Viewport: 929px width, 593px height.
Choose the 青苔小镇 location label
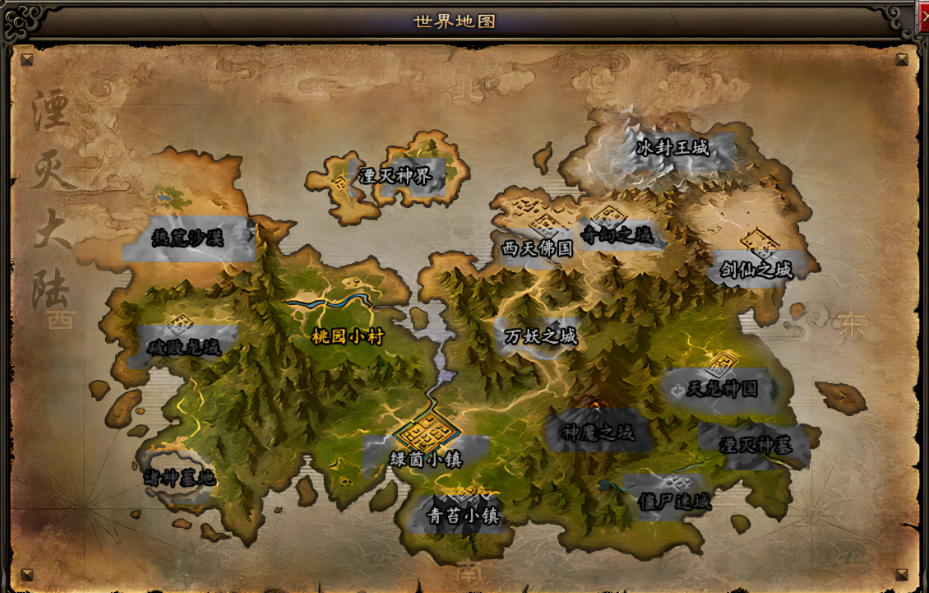click(463, 516)
